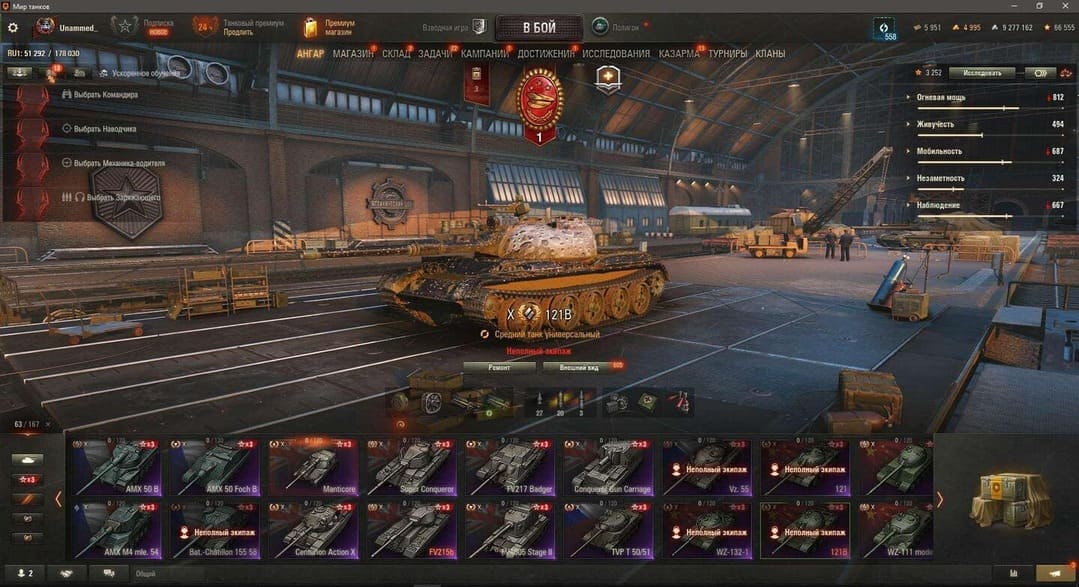Show the КЛАНЫ tab

[770, 53]
